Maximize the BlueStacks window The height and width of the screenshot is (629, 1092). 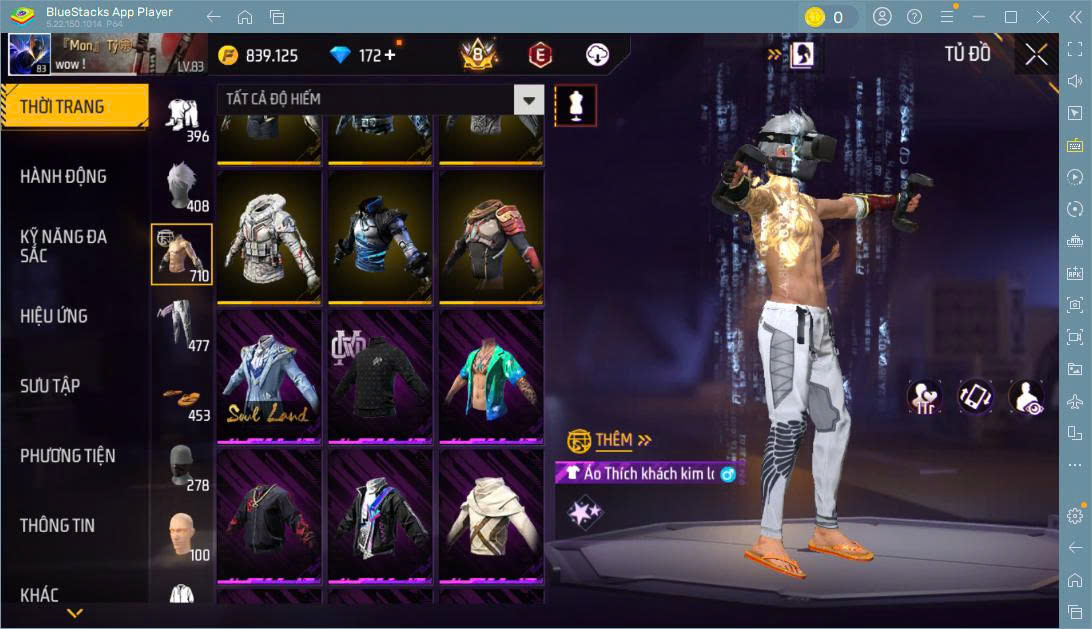1010,17
